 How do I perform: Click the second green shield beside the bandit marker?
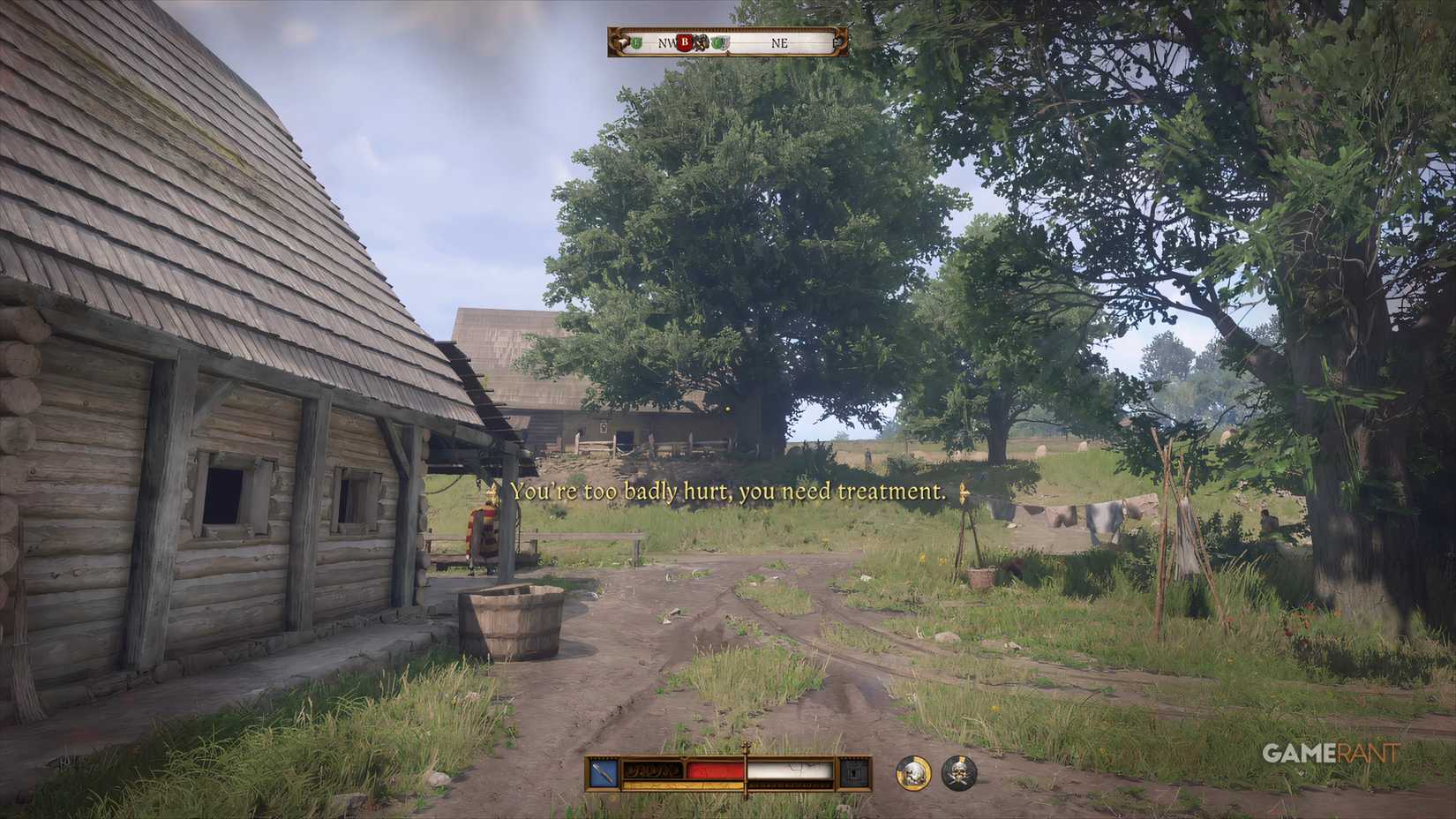(717, 42)
